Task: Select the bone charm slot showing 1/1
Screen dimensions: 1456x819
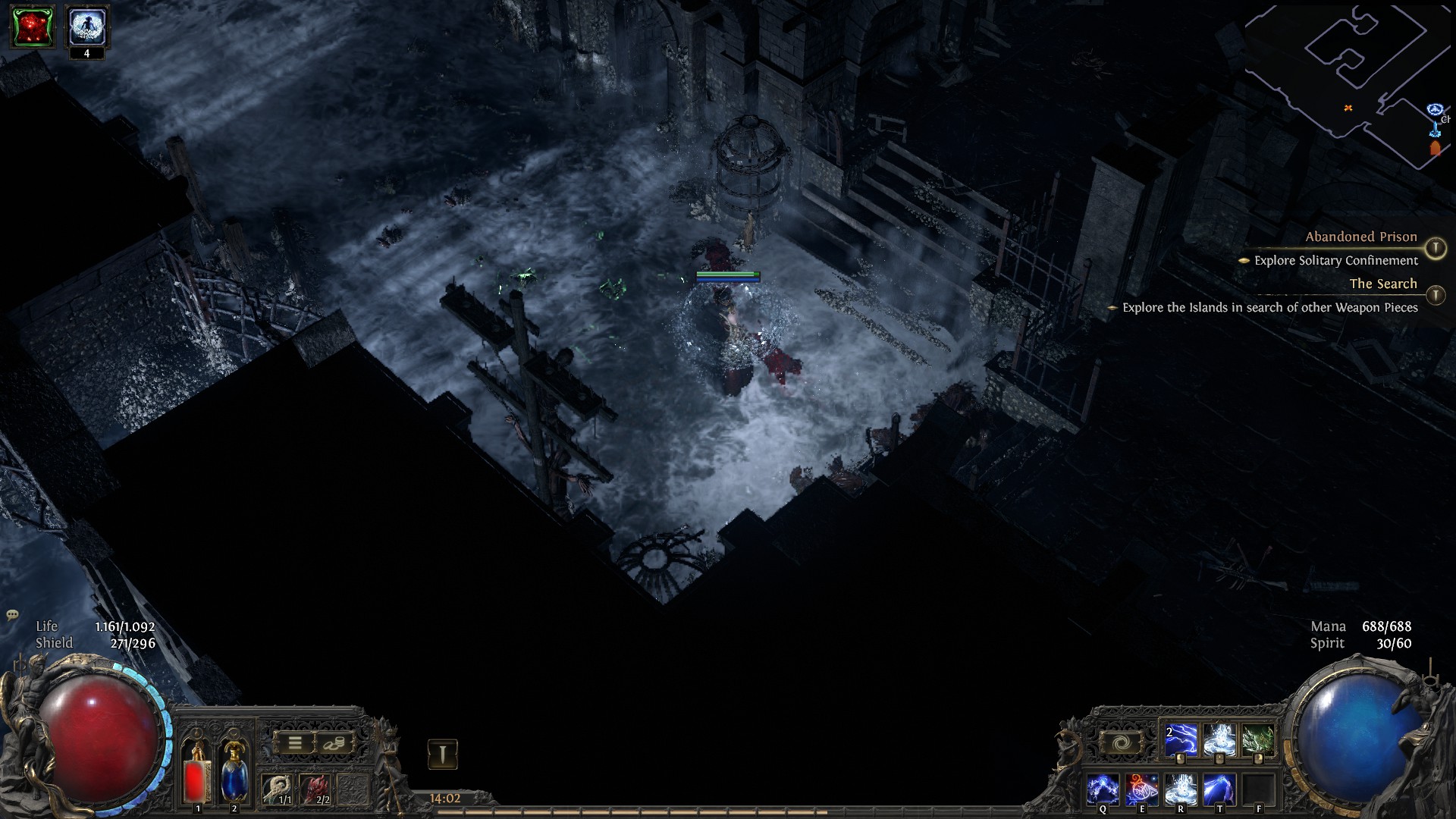Action: coord(277,789)
